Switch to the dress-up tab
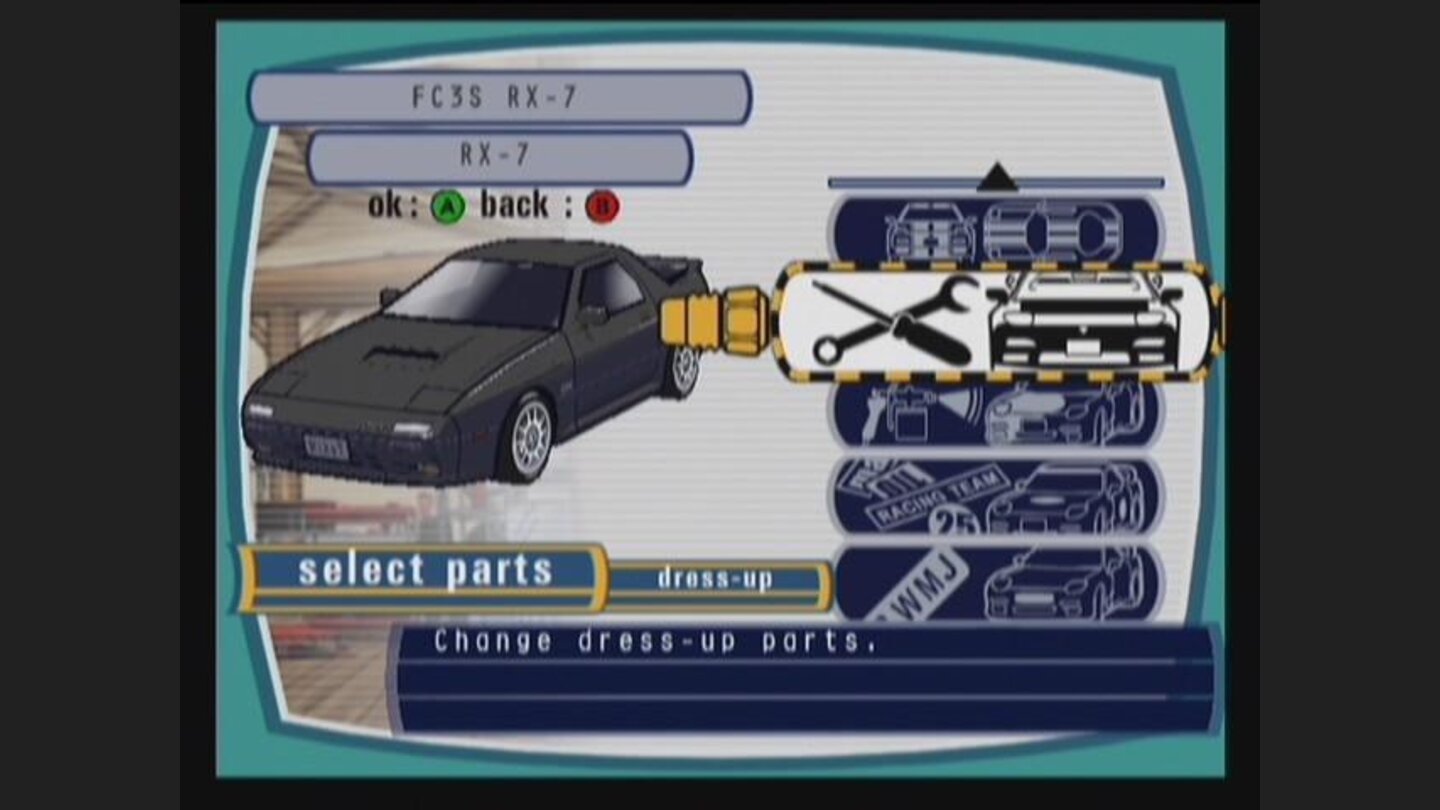Viewport: 1440px width, 810px height. 715,578
